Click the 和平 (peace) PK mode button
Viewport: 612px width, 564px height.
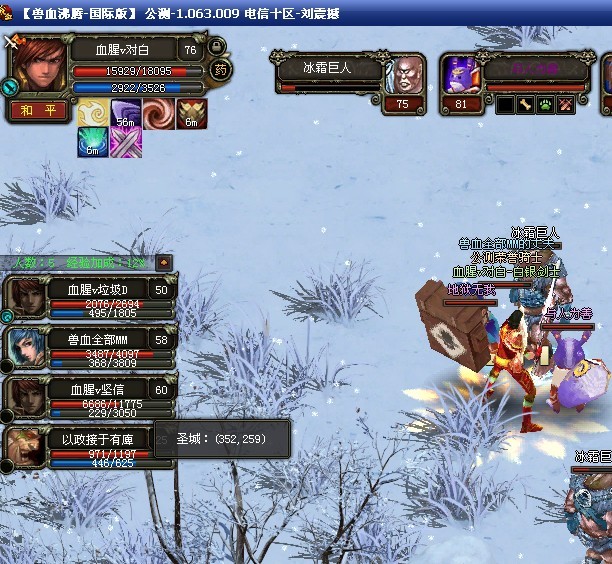pyautogui.click(x=38, y=112)
